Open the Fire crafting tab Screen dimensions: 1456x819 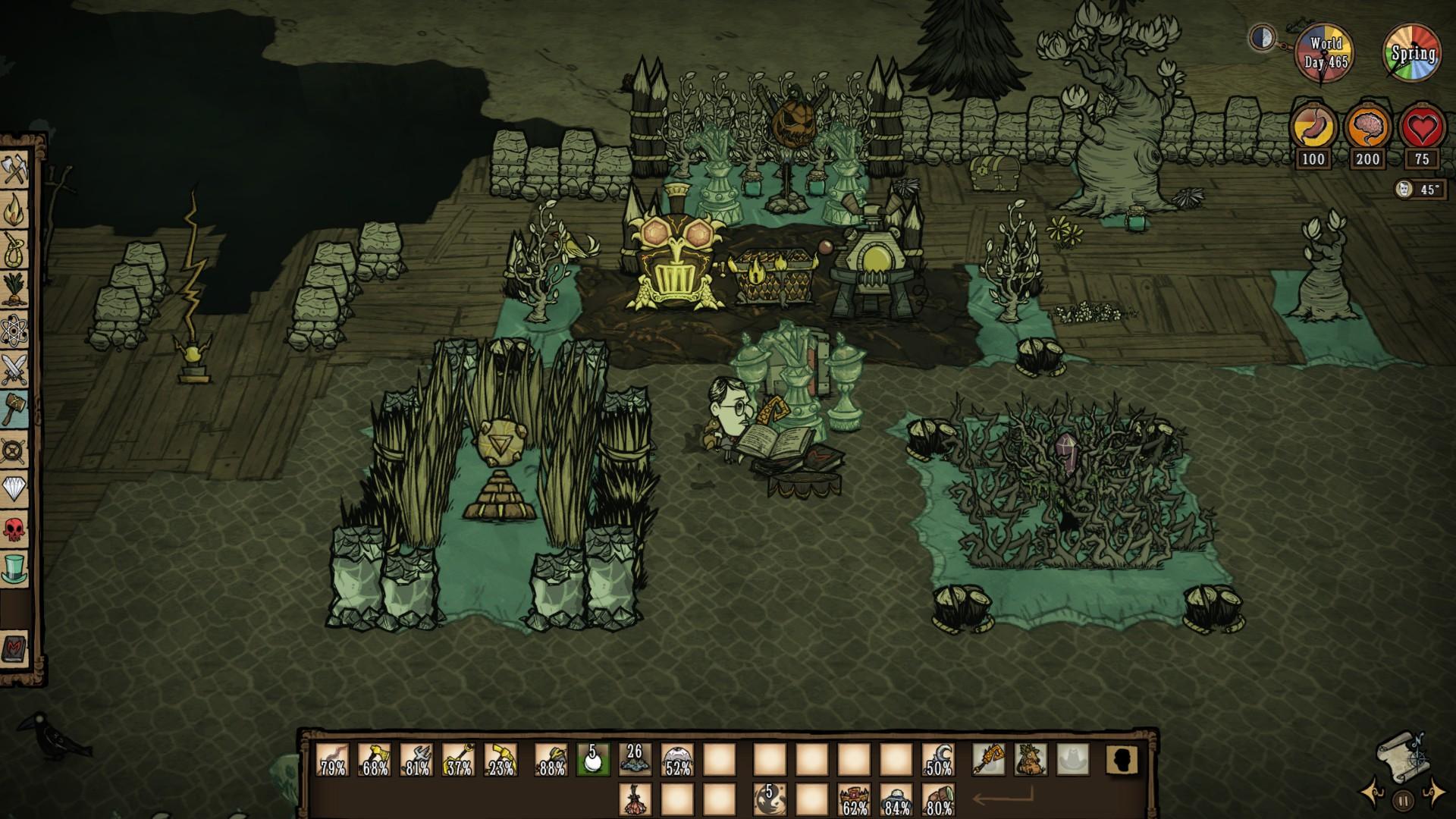click(15, 210)
